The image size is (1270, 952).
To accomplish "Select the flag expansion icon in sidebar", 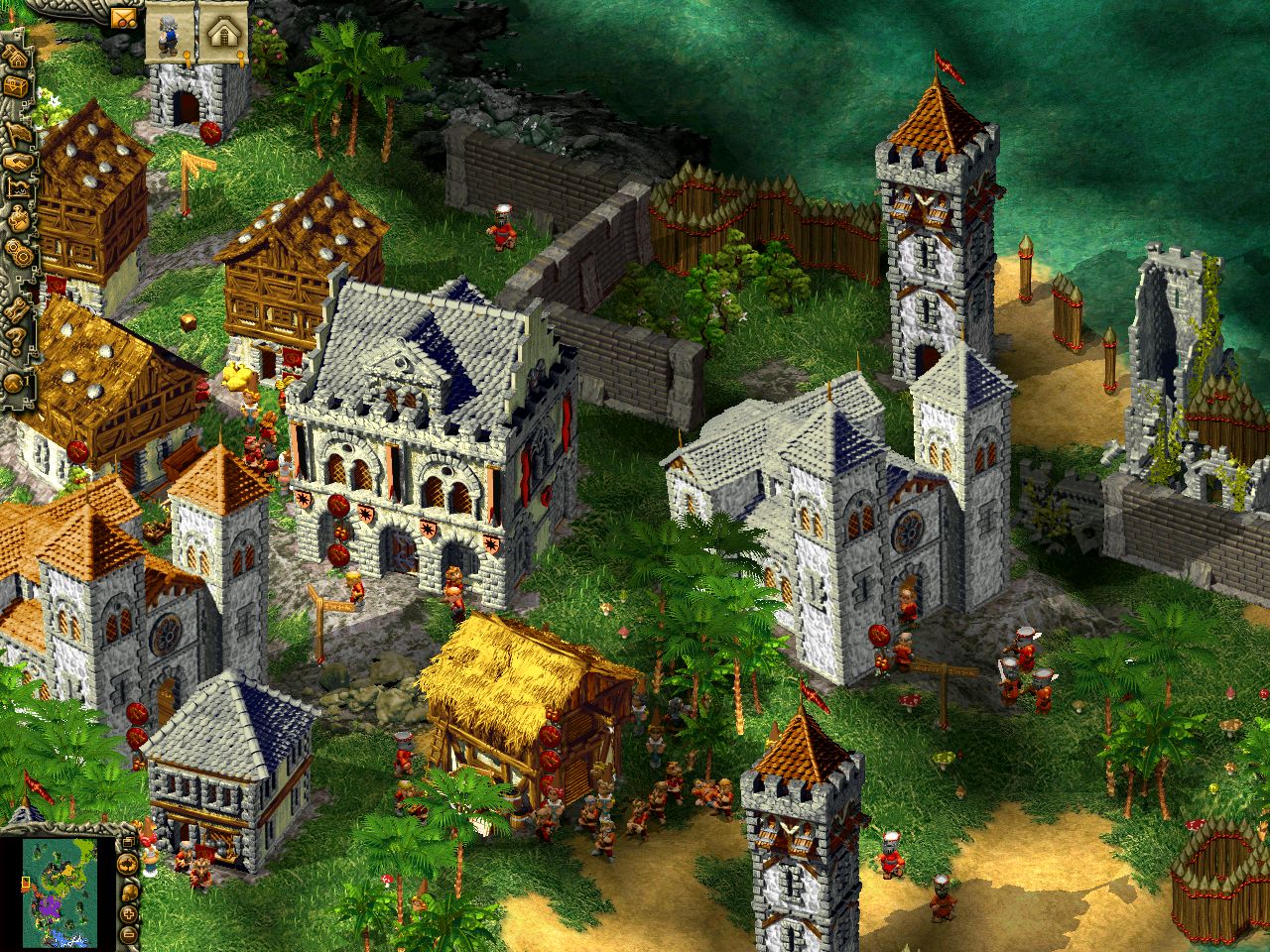I will click(x=20, y=130).
